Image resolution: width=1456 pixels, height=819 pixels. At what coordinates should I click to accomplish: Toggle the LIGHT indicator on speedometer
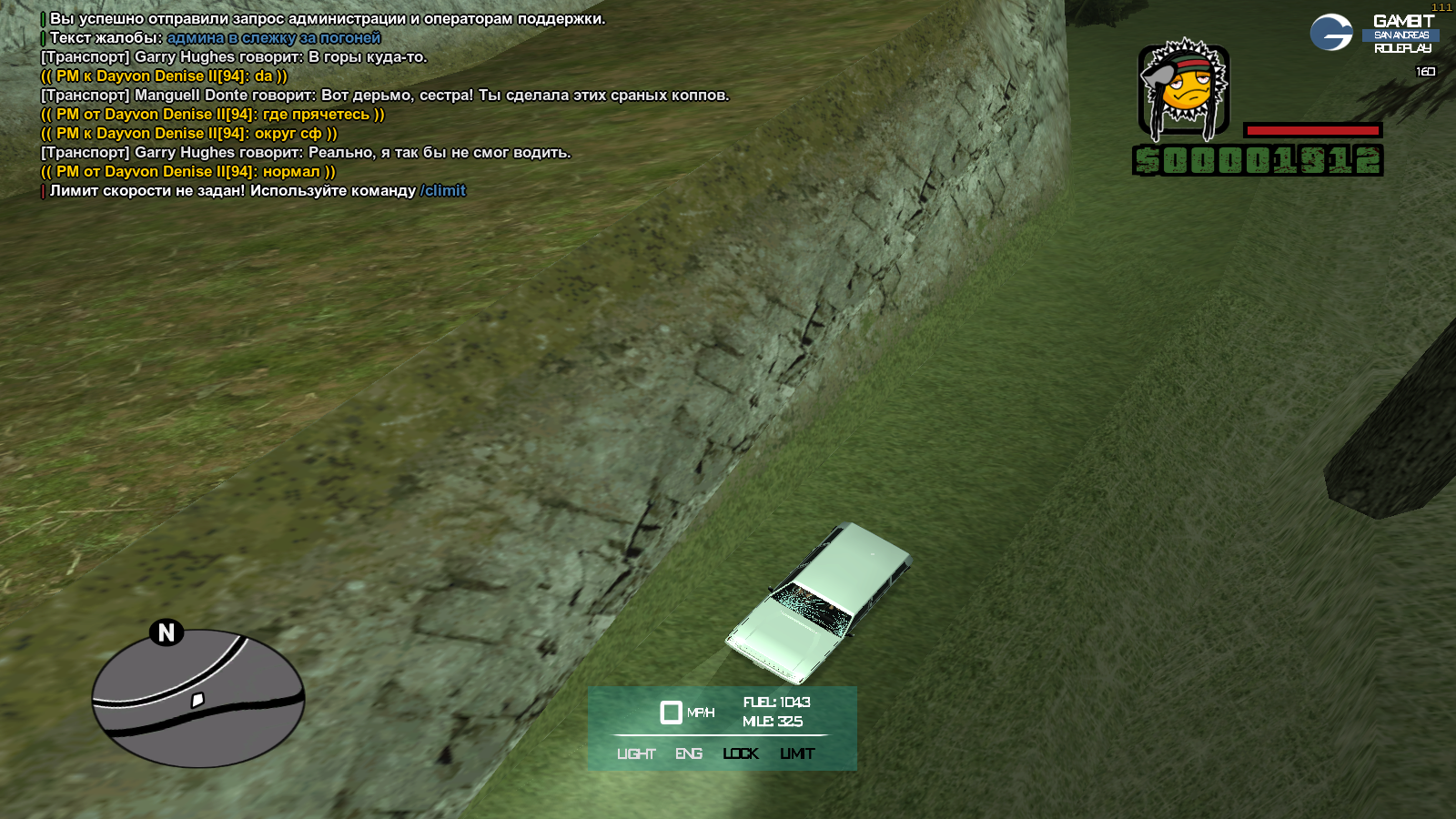[x=636, y=753]
